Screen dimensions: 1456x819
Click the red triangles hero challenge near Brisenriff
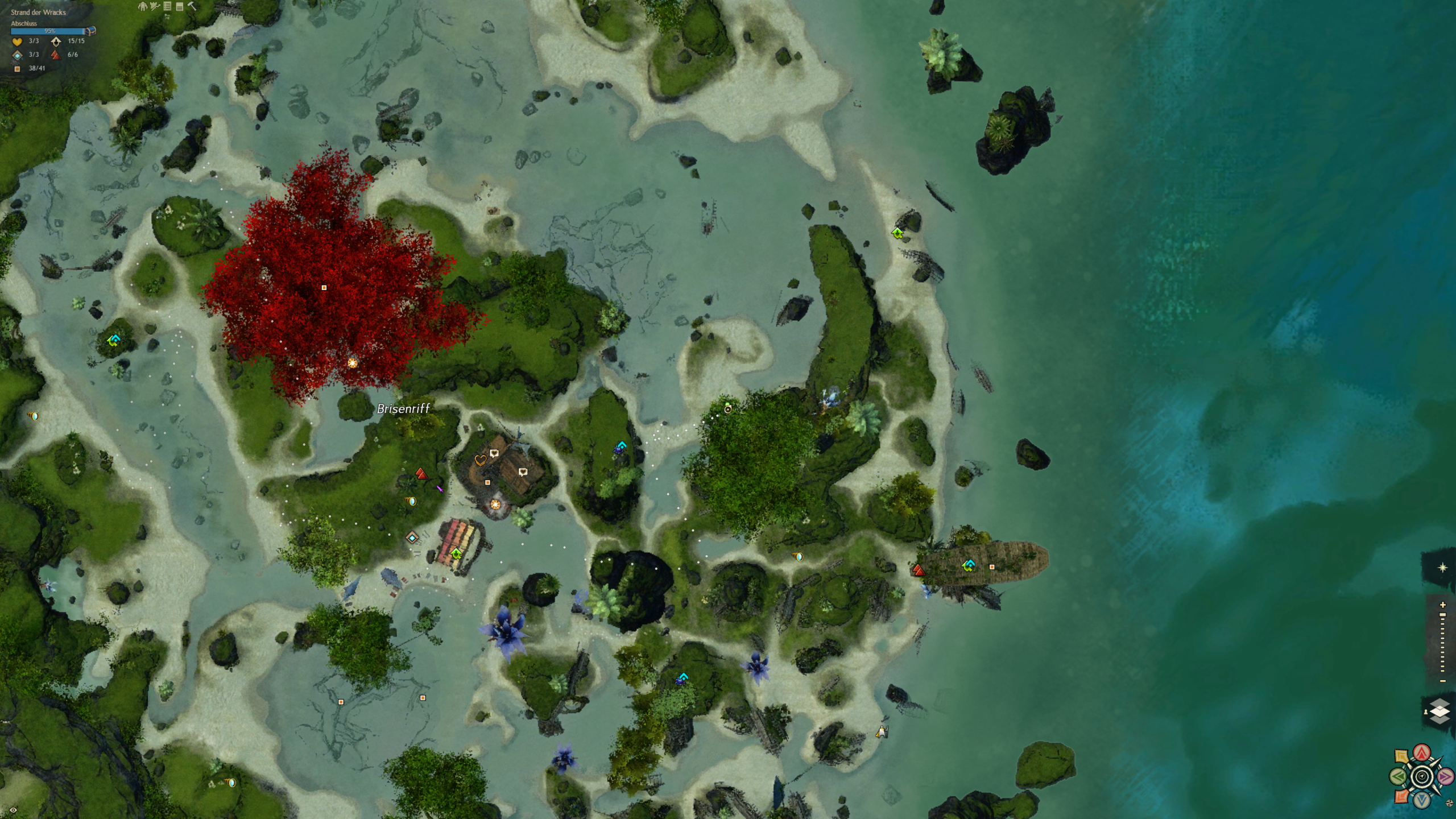click(421, 474)
